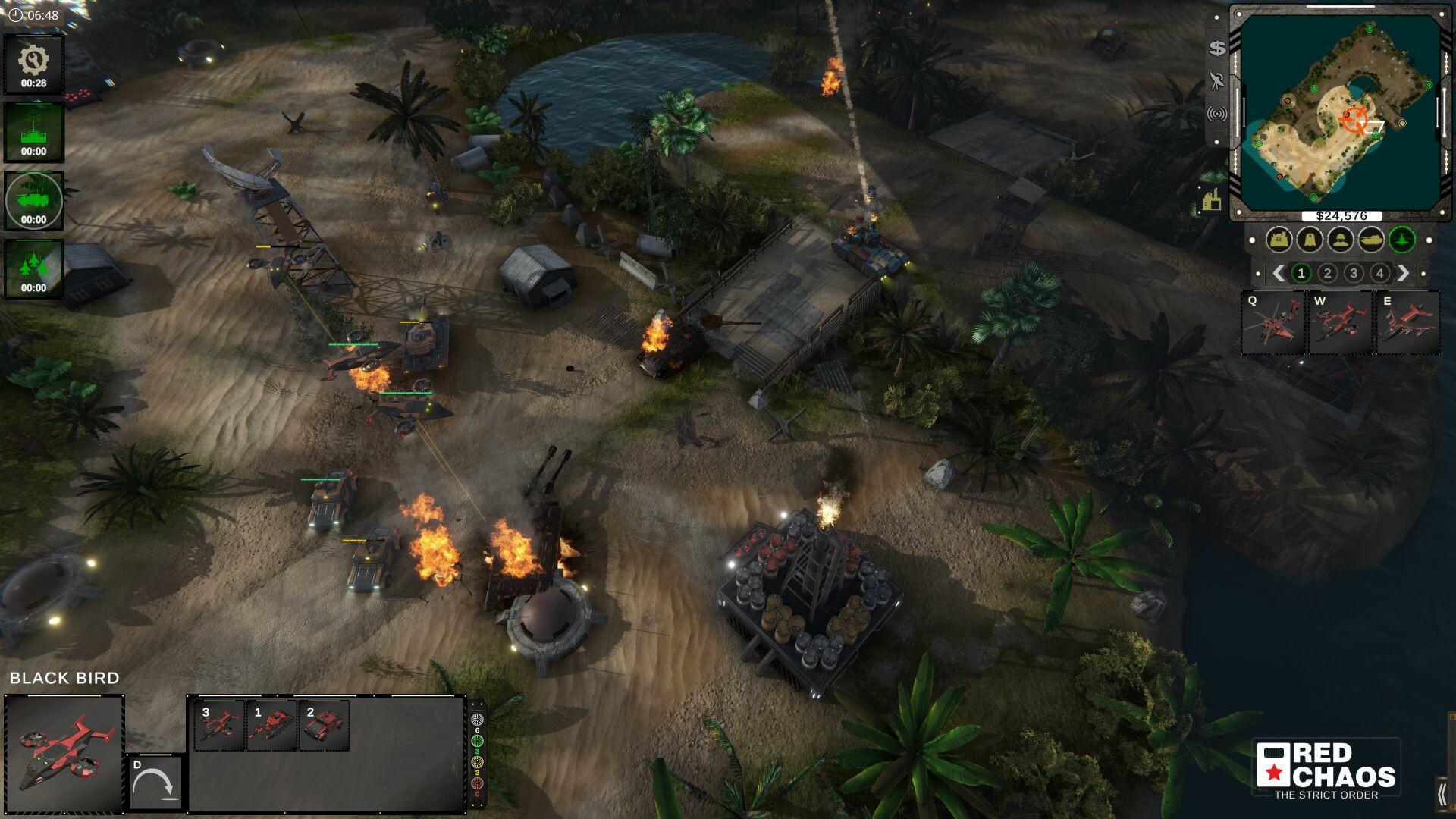
Task: Select the tank production category icon
Action: coord(1373,240)
